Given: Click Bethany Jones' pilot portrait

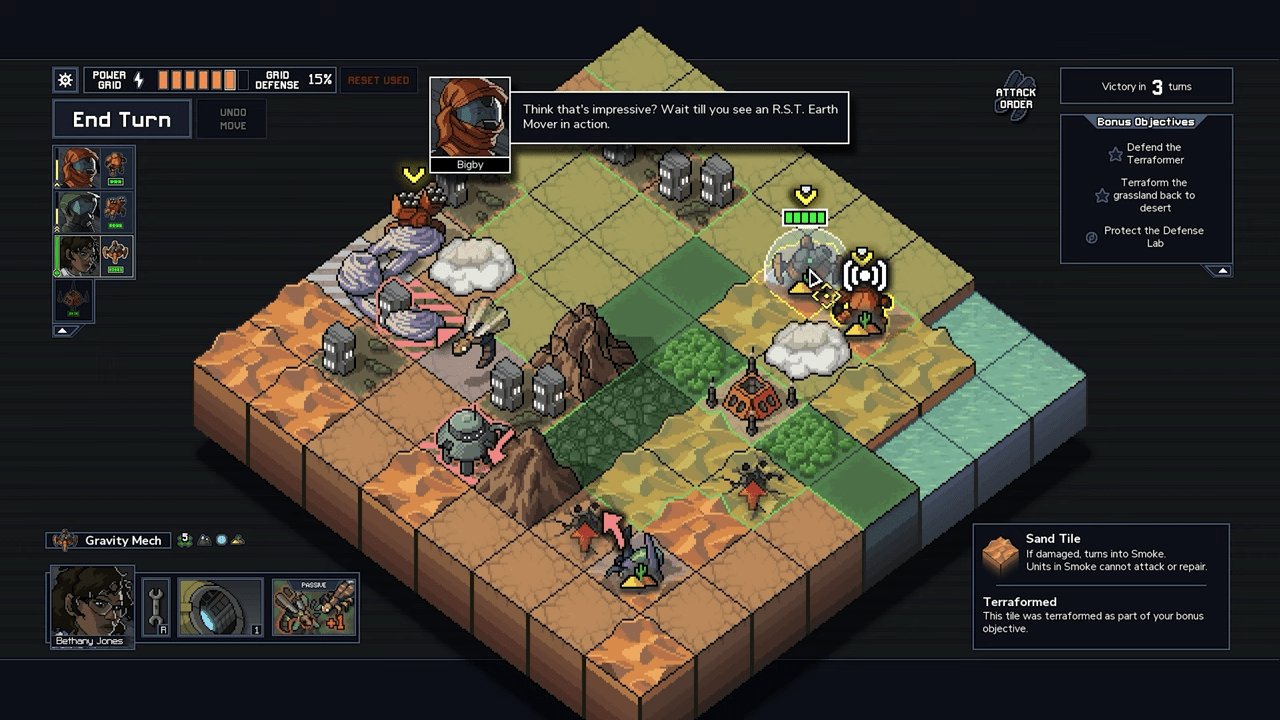Looking at the screenshot, I should (x=92, y=605).
